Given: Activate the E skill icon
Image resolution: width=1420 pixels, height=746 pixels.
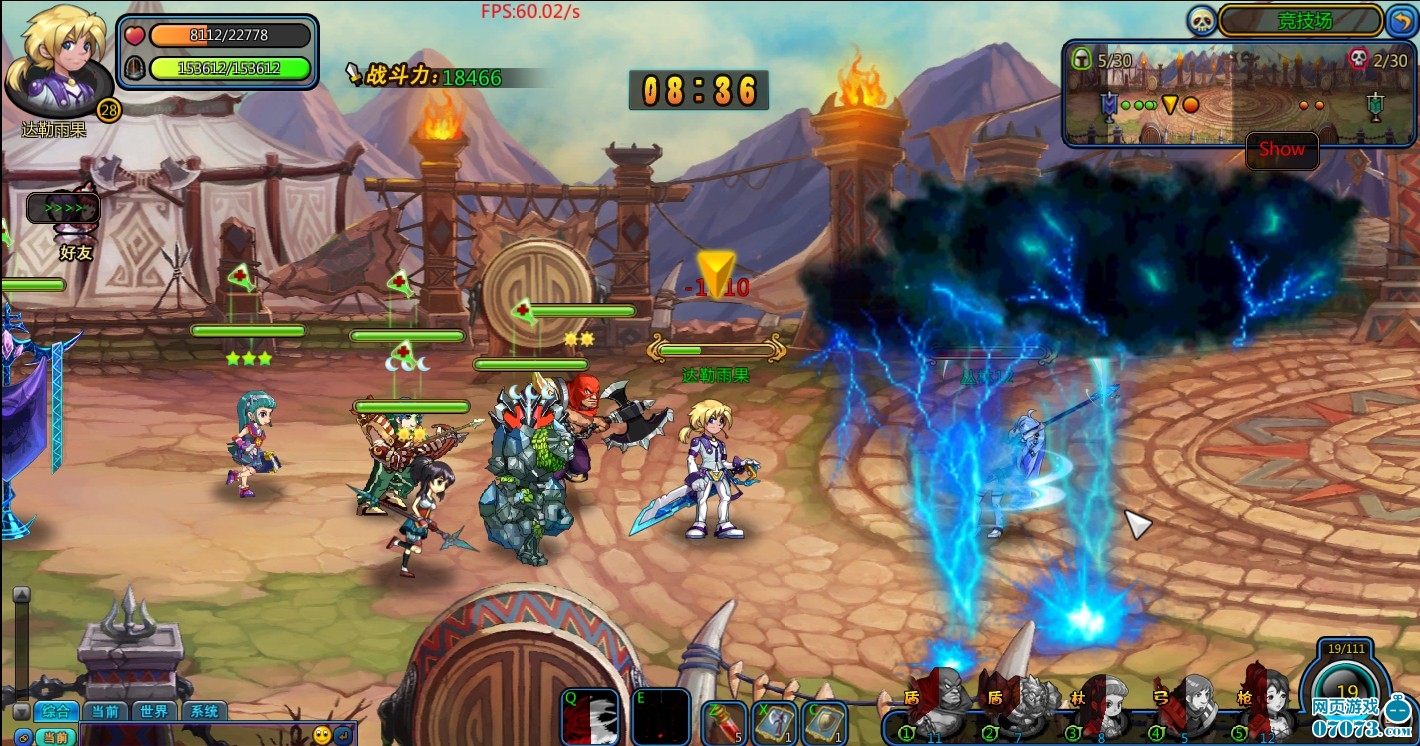Looking at the screenshot, I should pos(661,716).
